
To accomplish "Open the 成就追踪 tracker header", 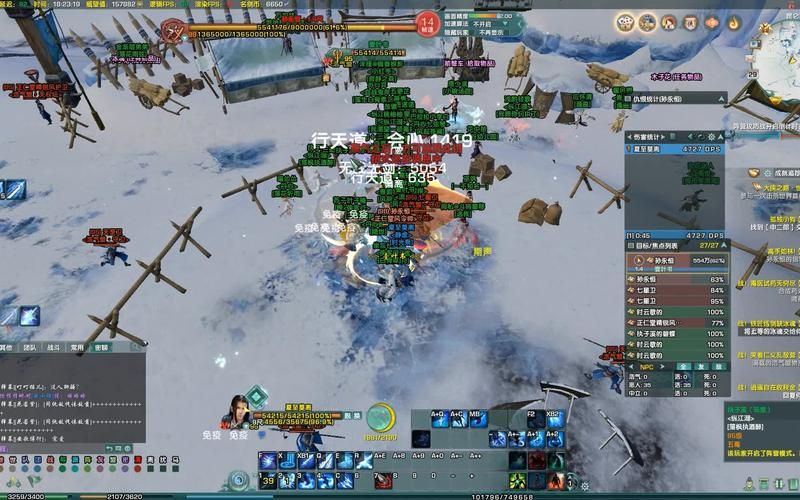I will [780, 172].
